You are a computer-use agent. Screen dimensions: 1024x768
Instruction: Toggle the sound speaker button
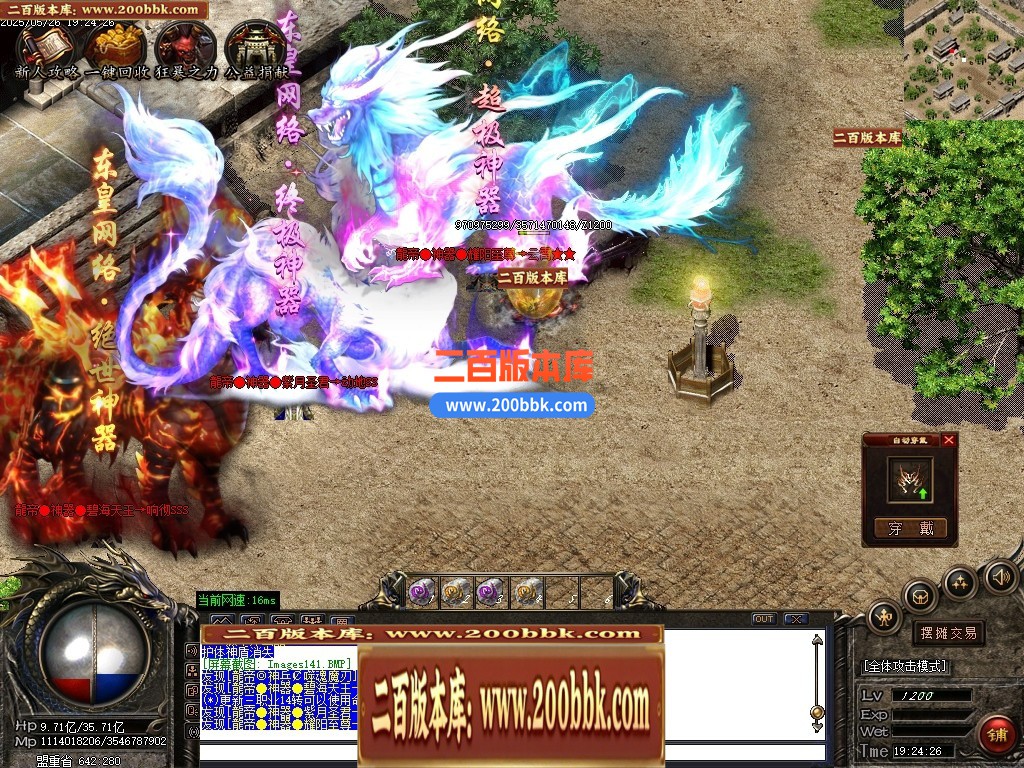pyautogui.click(x=1000, y=576)
